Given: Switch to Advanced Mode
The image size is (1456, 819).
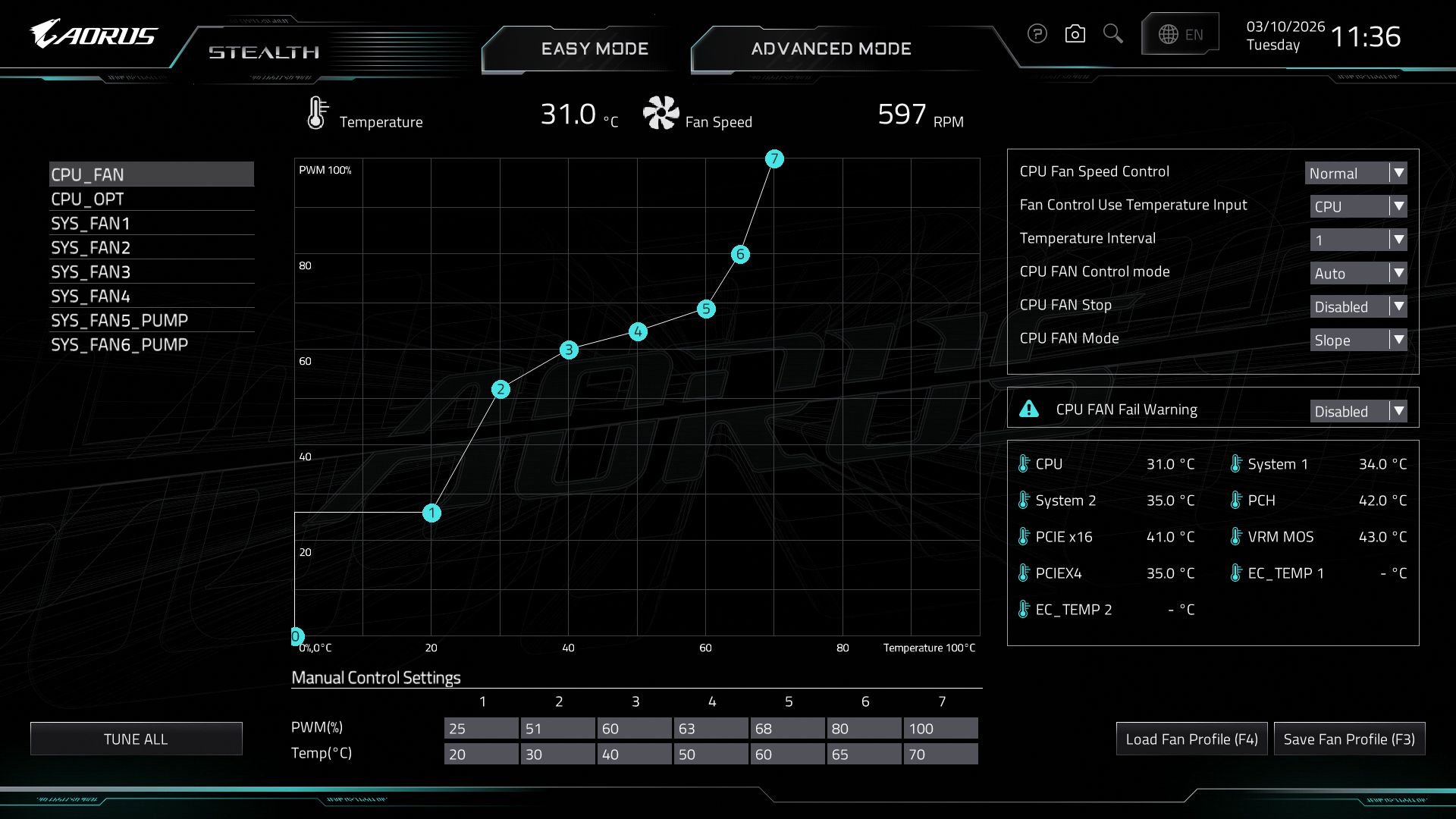Looking at the screenshot, I should point(830,49).
